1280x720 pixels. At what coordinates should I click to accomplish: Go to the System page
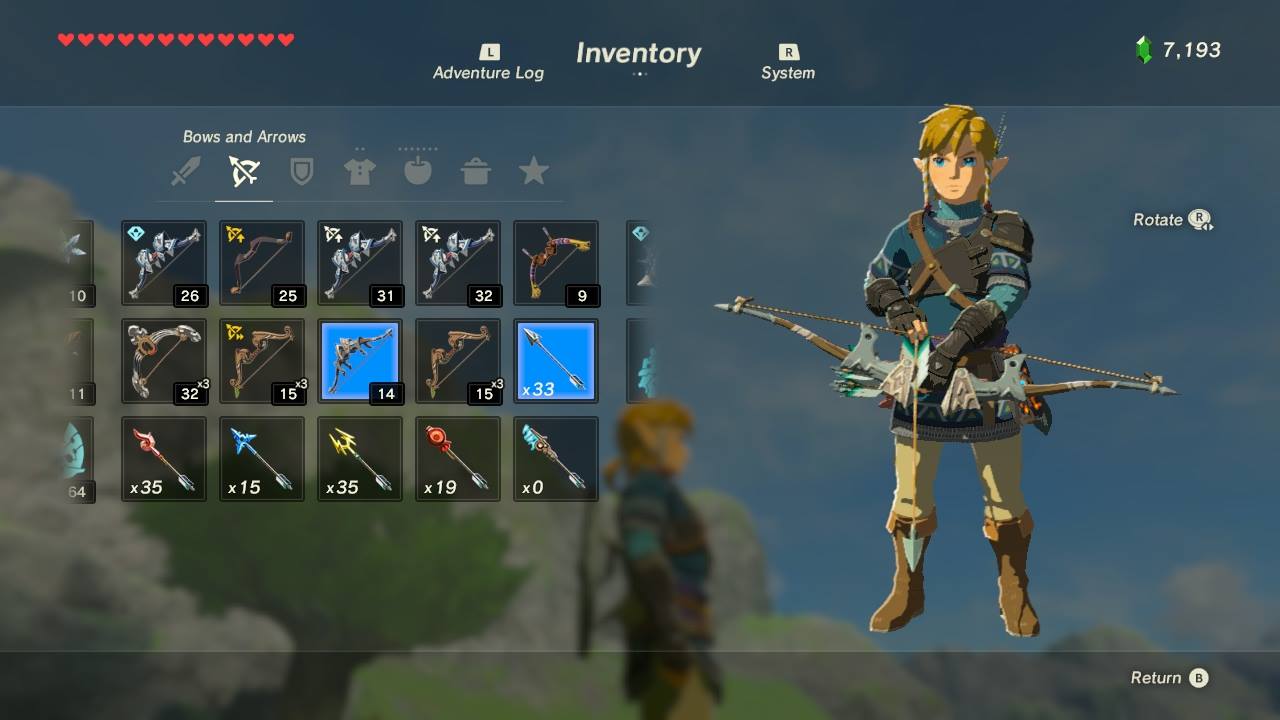click(x=788, y=63)
